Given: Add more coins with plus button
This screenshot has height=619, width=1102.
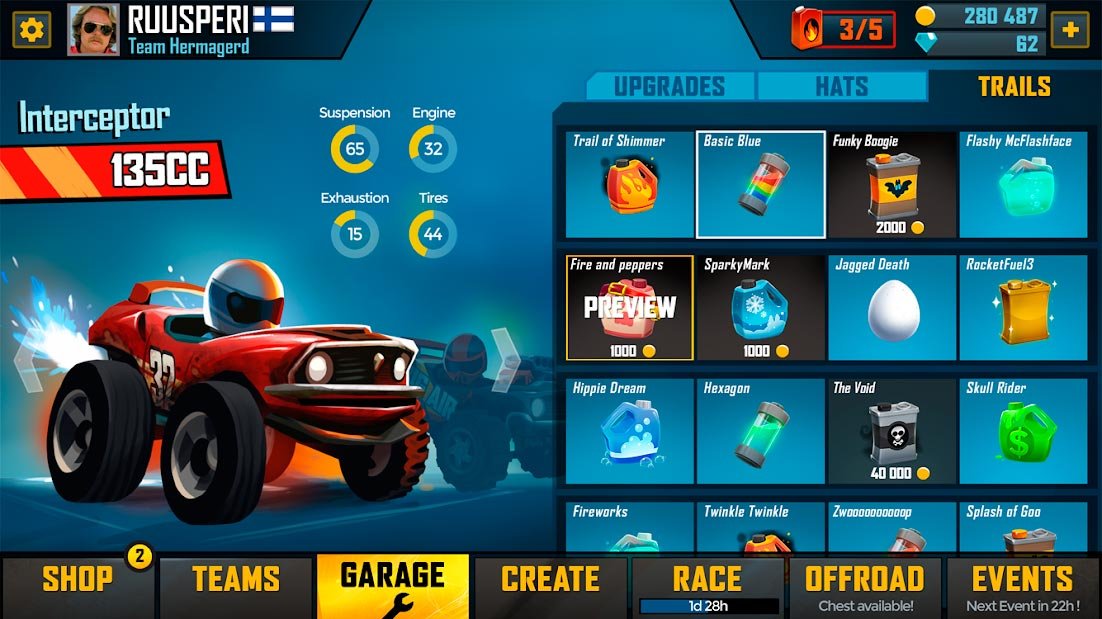Looking at the screenshot, I should [1070, 29].
